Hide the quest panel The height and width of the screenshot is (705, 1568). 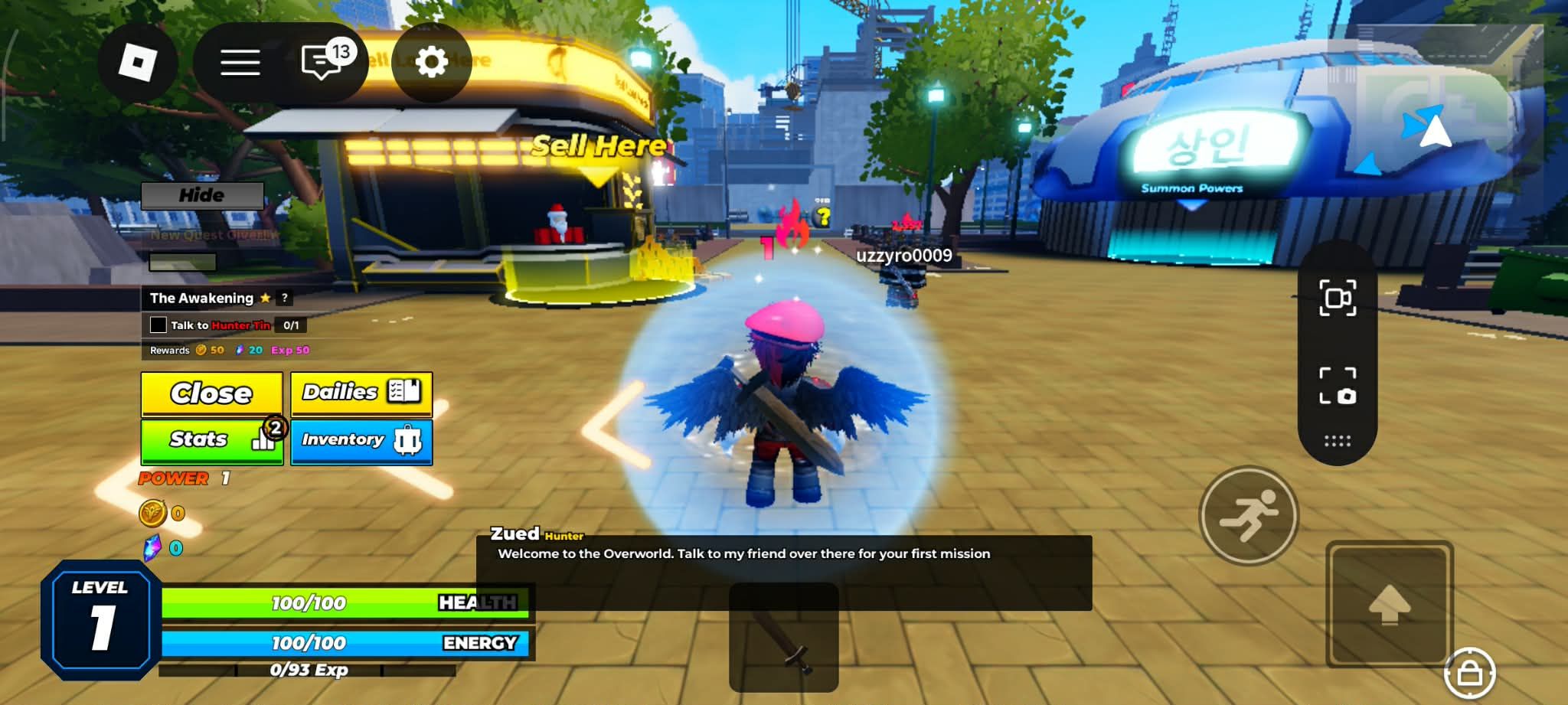pos(202,195)
